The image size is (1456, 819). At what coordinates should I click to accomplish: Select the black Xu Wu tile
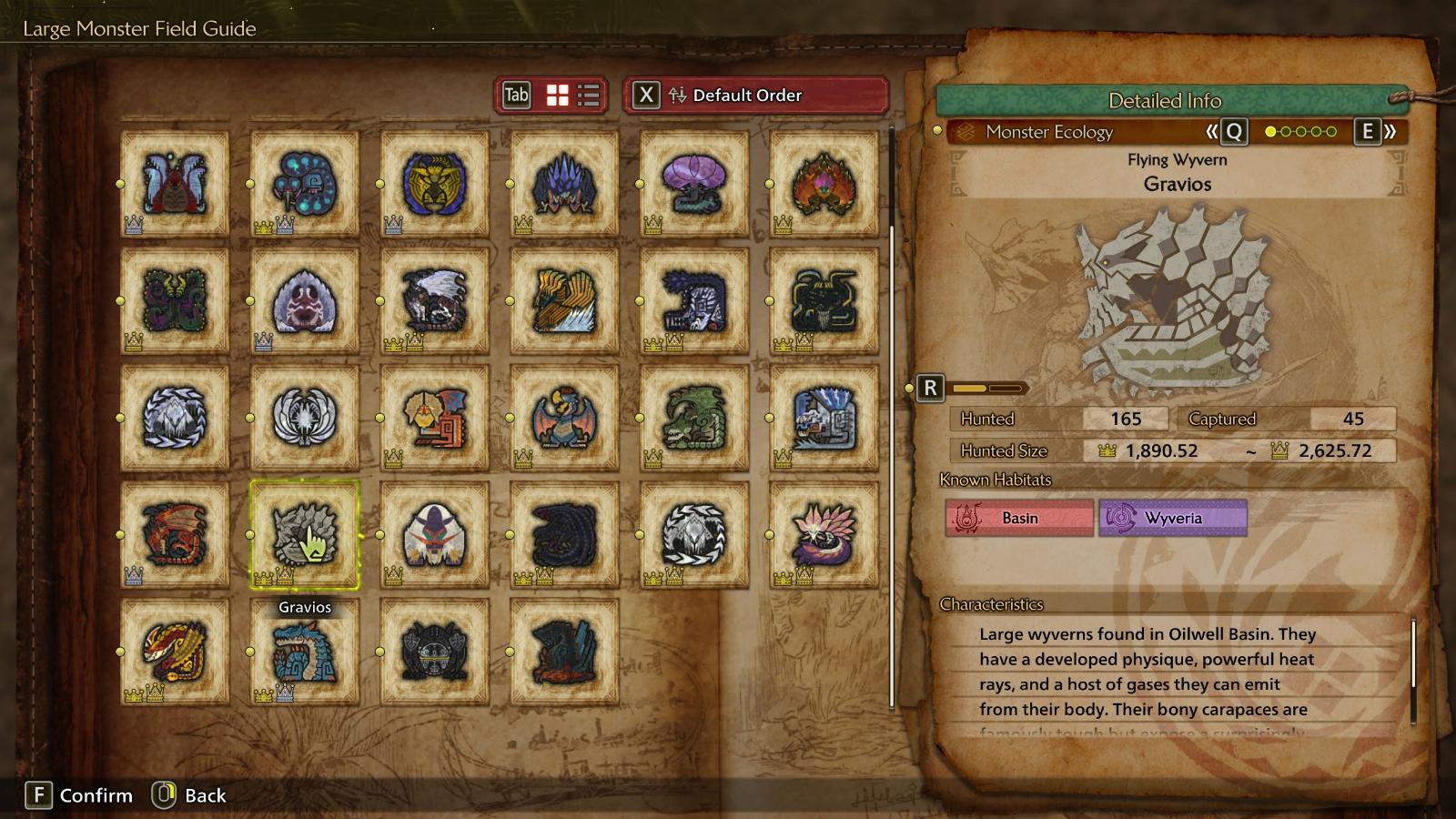(824, 300)
